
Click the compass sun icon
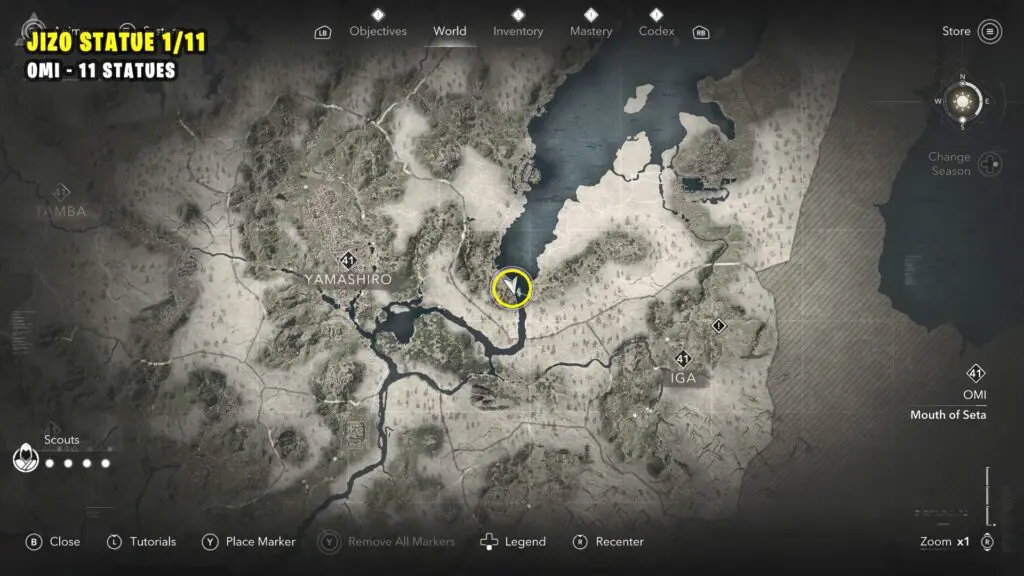tap(964, 101)
